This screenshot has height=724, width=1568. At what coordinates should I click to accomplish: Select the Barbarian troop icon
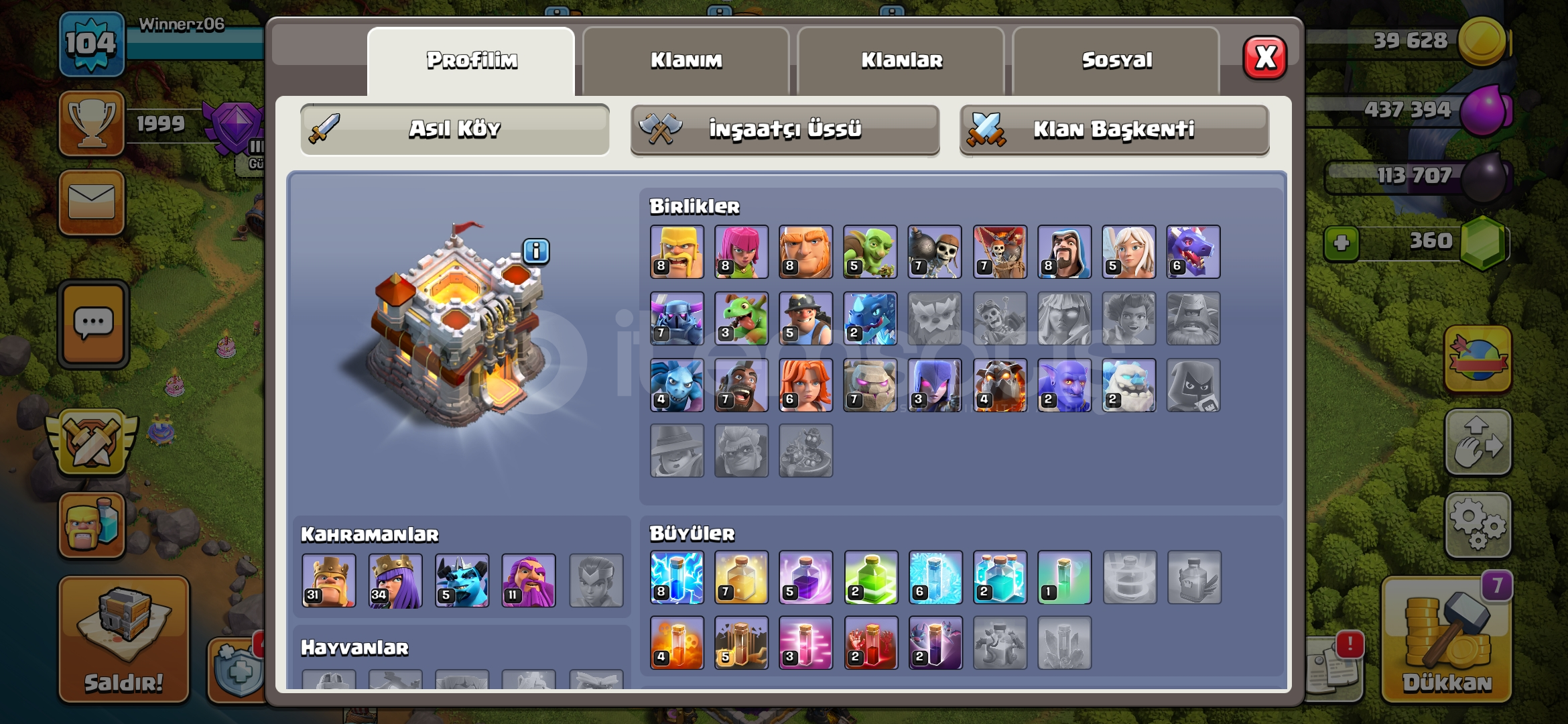pos(677,251)
